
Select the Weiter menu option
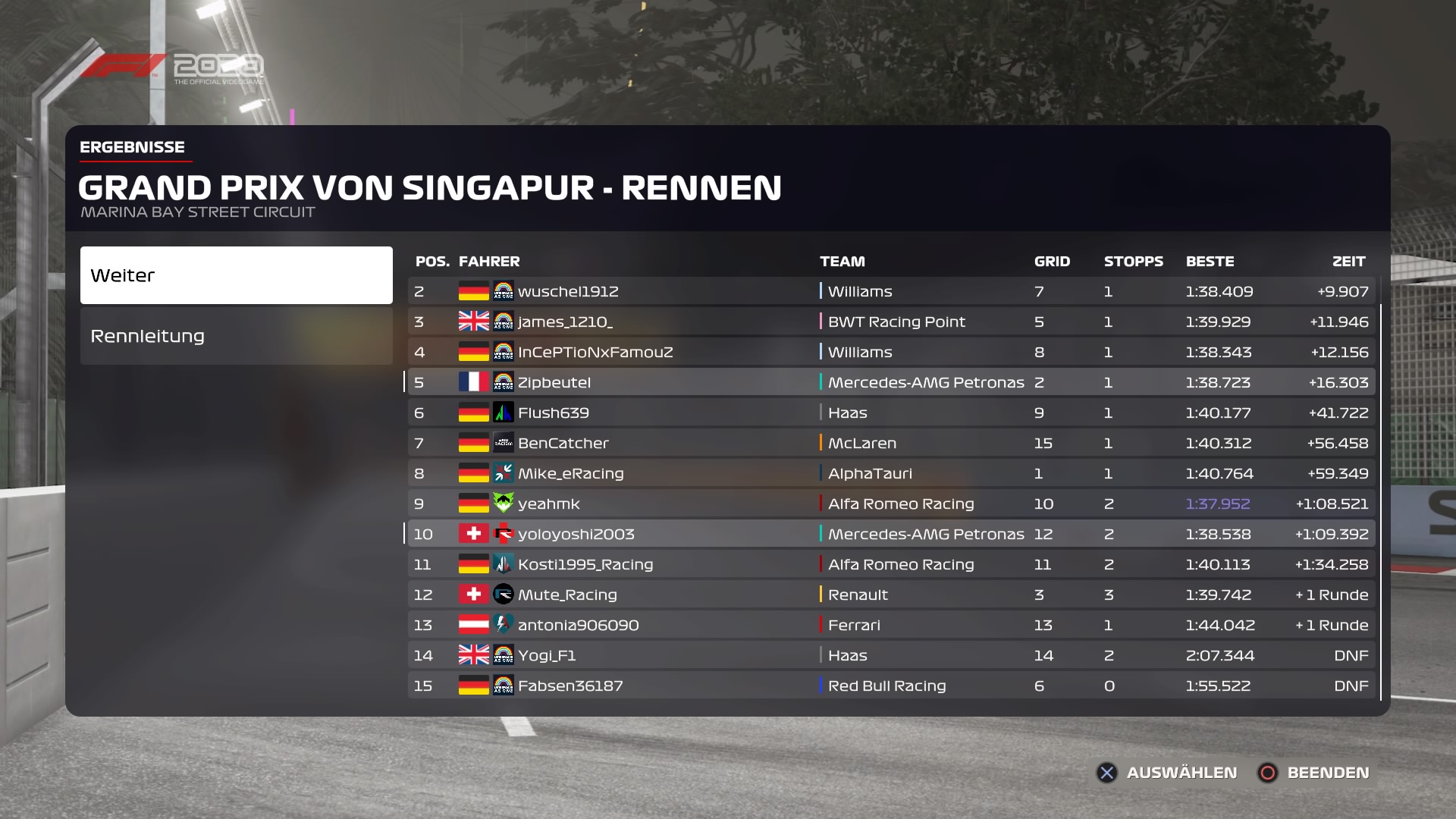click(x=236, y=275)
